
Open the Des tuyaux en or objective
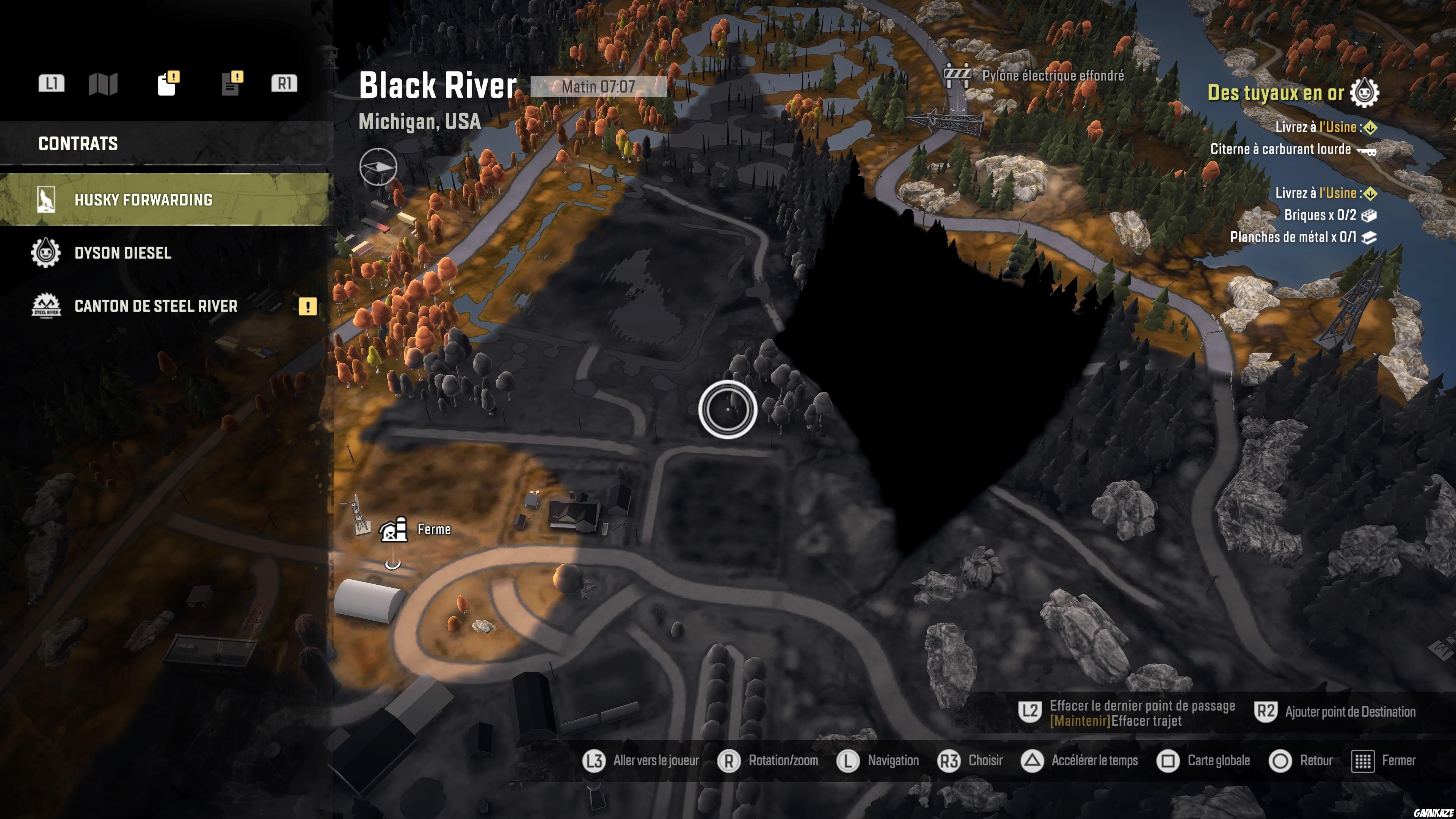pos(1275,93)
